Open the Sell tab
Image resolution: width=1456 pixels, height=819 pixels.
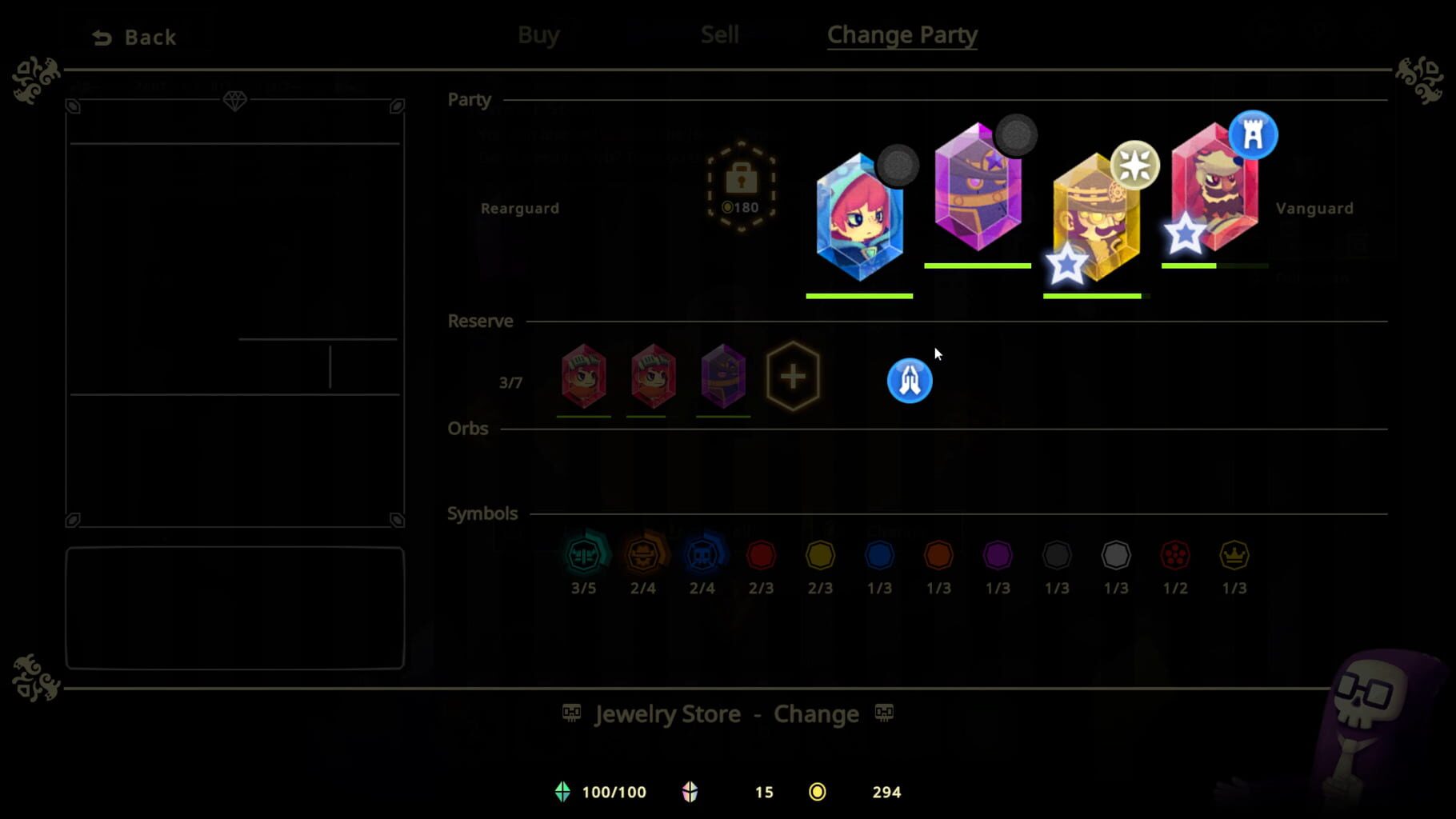pyautogui.click(x=718, y=34)
